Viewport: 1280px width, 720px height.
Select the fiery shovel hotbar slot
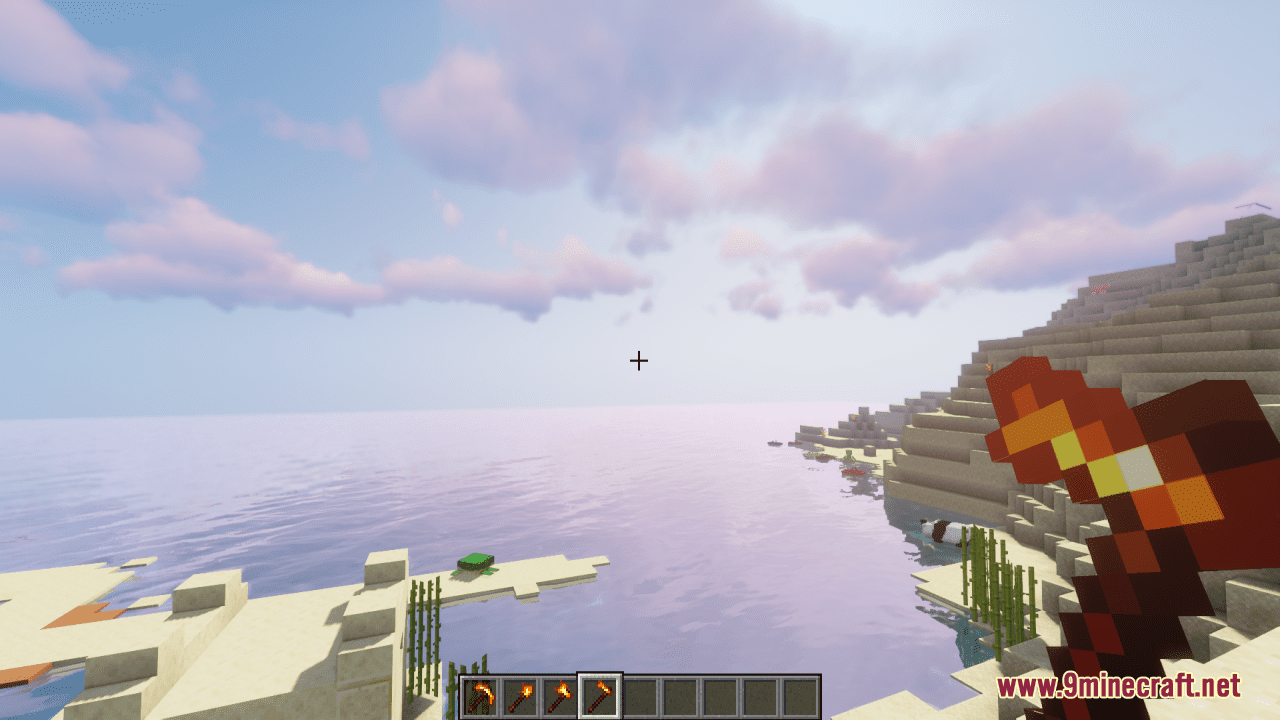[520, 696]
